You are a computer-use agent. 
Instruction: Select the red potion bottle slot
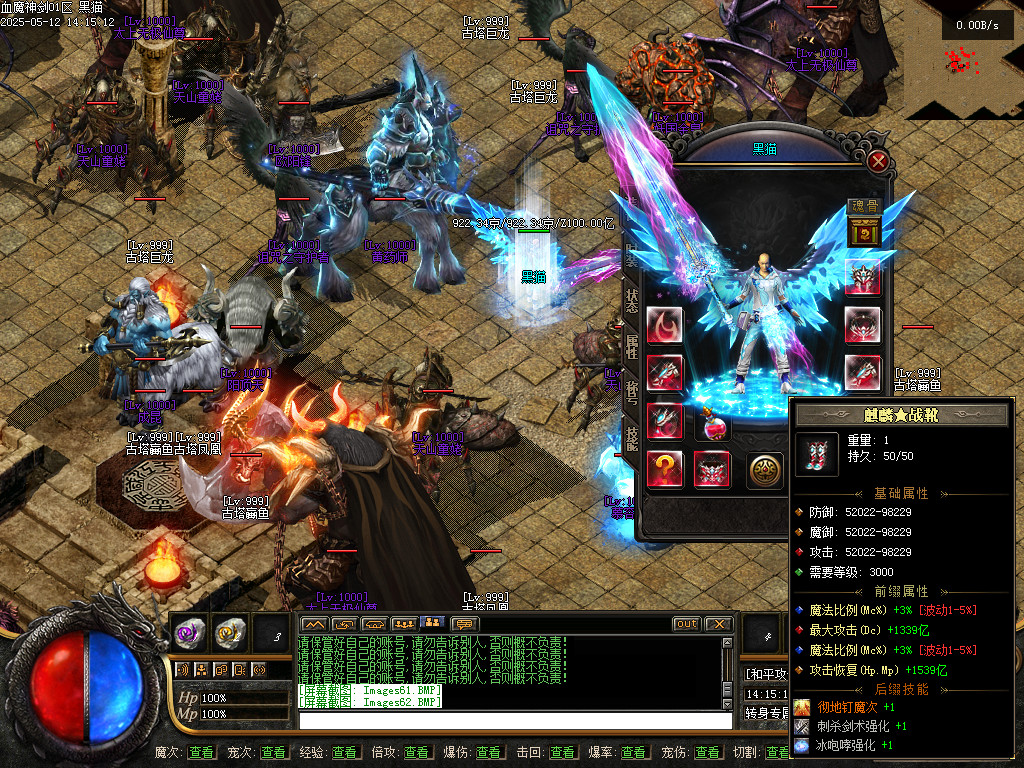pos(713,427)
